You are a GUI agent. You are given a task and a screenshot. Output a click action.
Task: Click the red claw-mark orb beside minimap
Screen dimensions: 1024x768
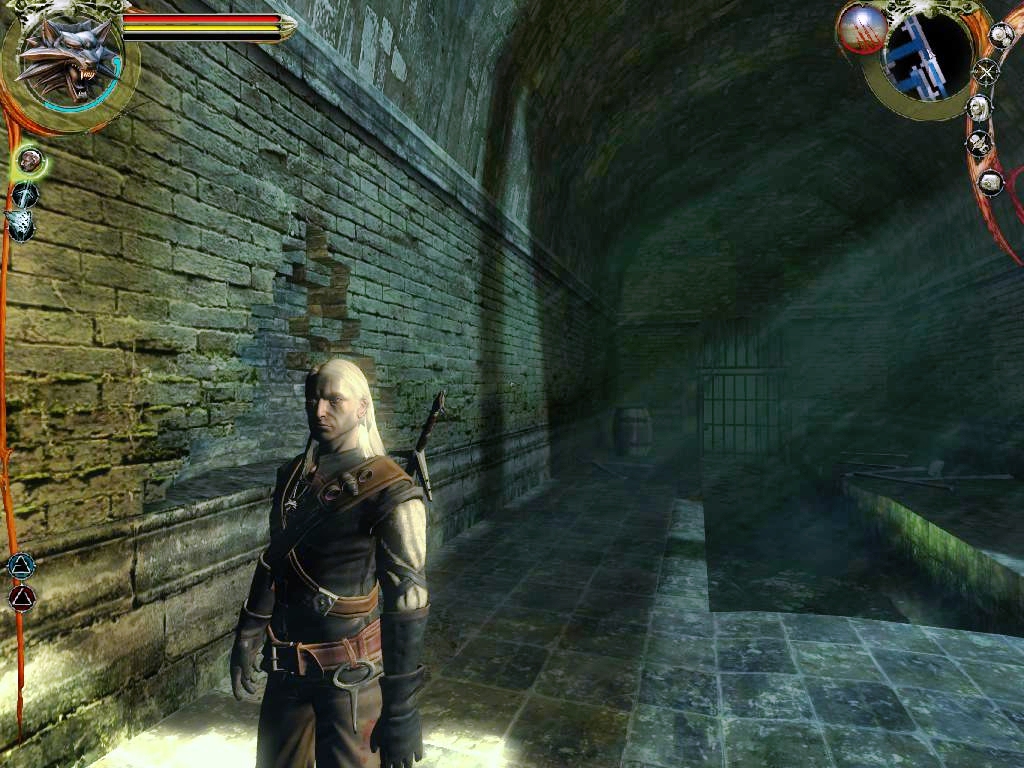point(862,29)
